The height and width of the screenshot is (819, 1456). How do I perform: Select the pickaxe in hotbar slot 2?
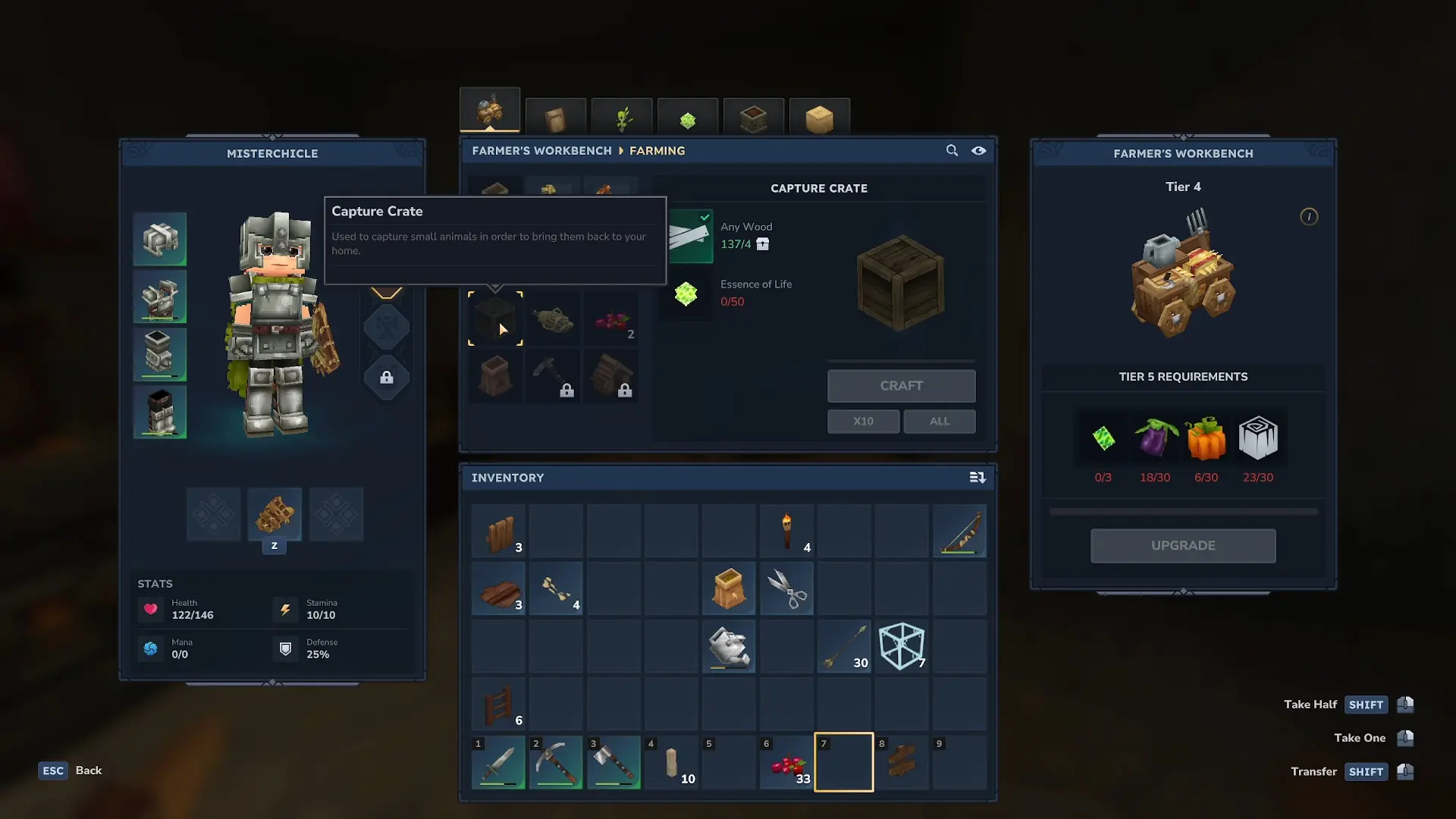[556, 763]
